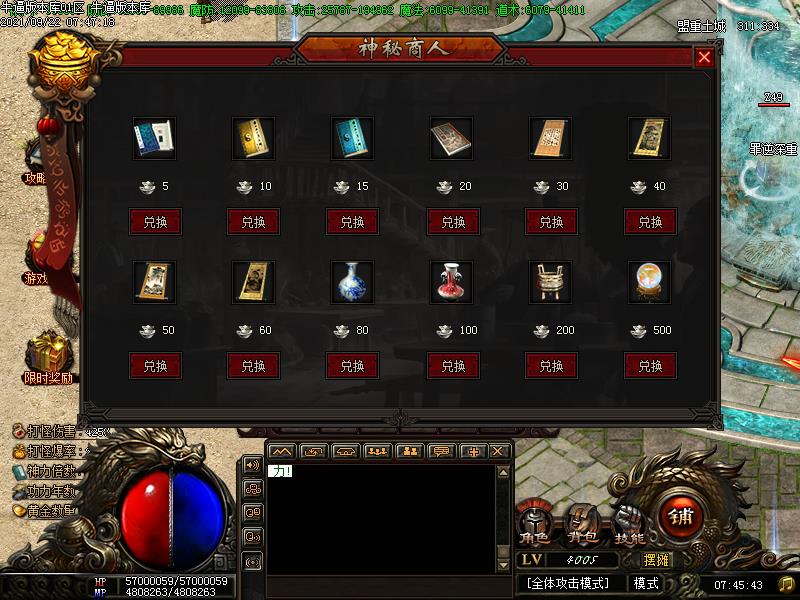Buy the 500-ingot crystal ball via 兑换
Screen dimensions: 800x600
(651, 366)
